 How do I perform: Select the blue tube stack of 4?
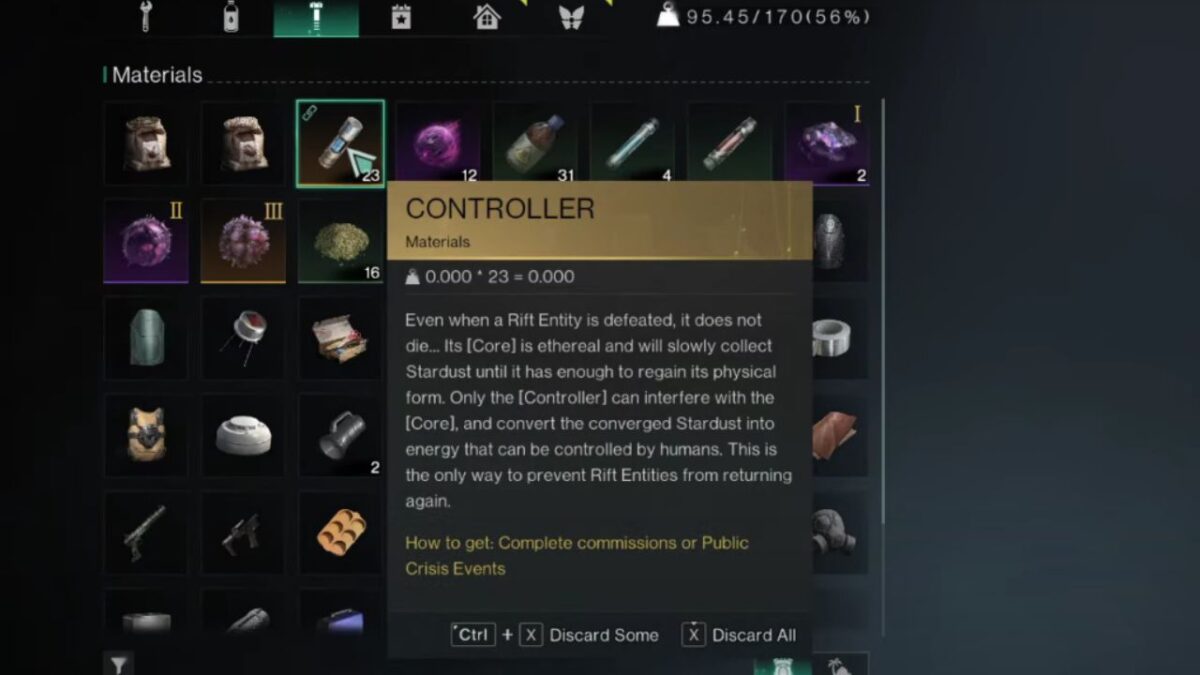[x=632, y=143]
